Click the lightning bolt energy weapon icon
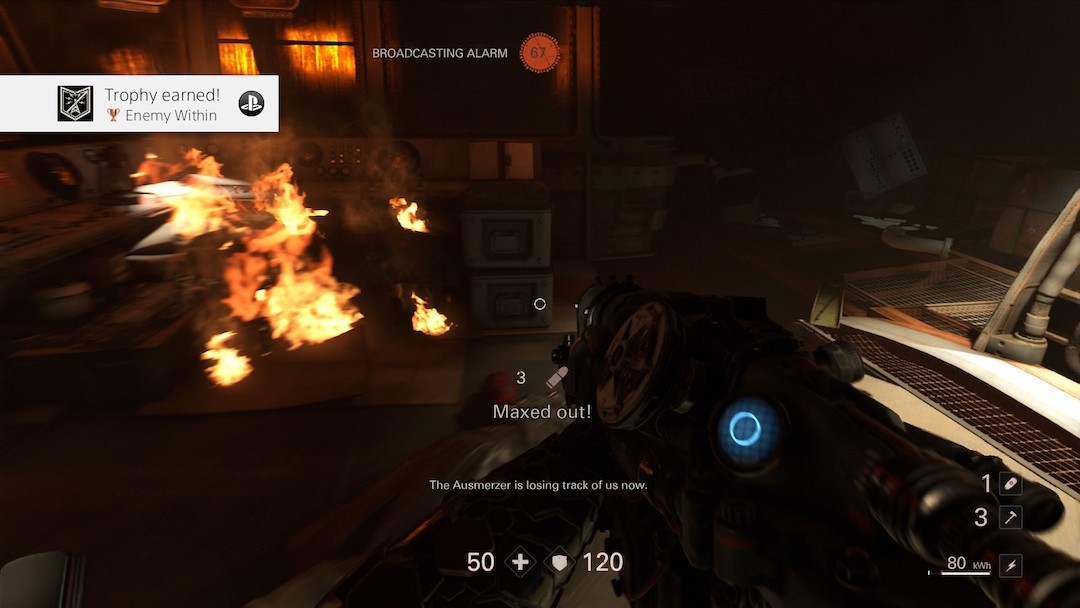 tap(1010, 565)
